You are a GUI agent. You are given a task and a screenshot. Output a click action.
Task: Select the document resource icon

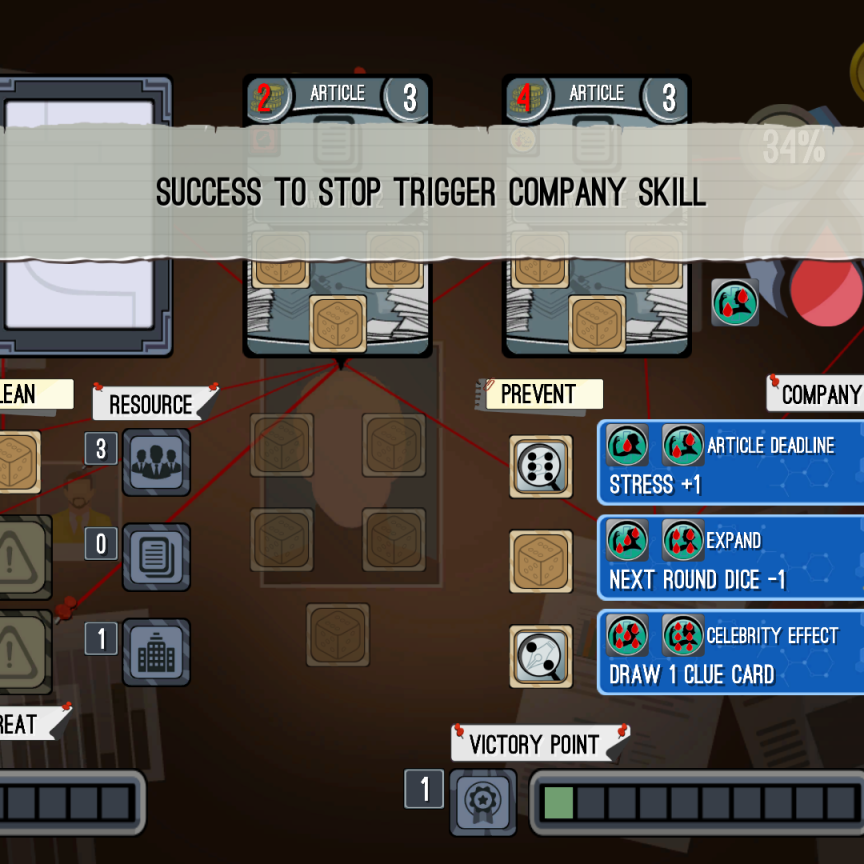click(x=156, y=557)
